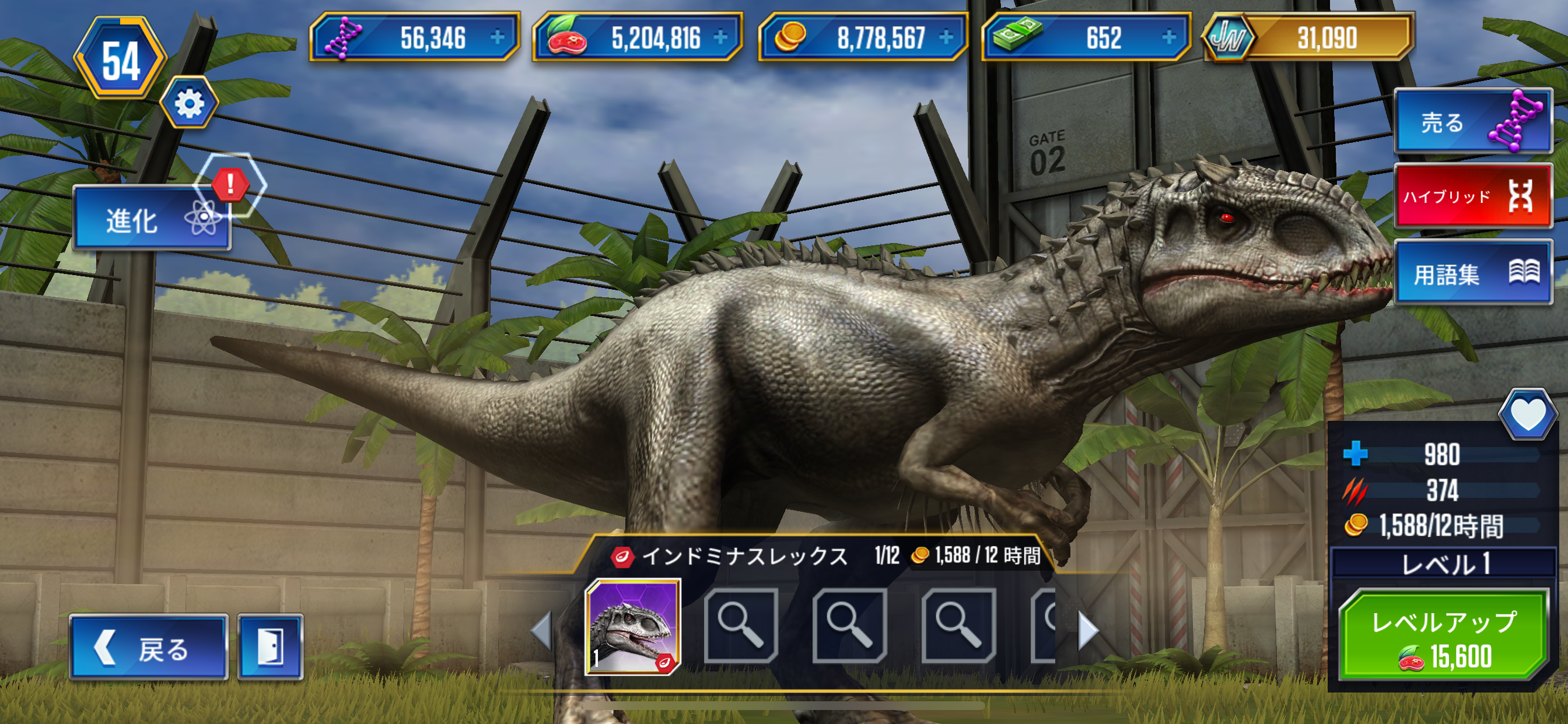Sell the dinosaur with 売る button
Viewport: 1568px width, 724px height.
click(x=1473, y=122)
